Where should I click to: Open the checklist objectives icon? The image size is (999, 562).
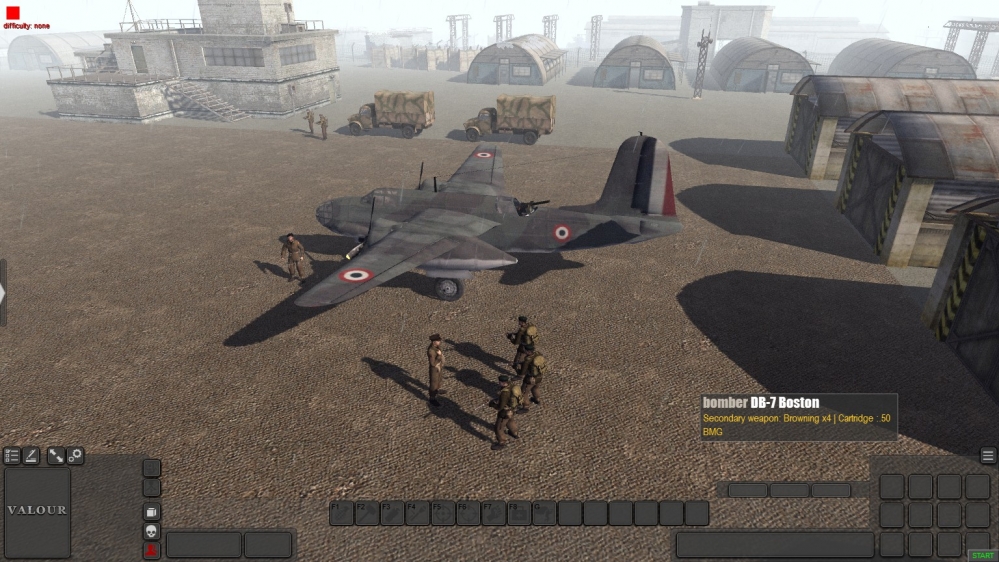point(12,456)
